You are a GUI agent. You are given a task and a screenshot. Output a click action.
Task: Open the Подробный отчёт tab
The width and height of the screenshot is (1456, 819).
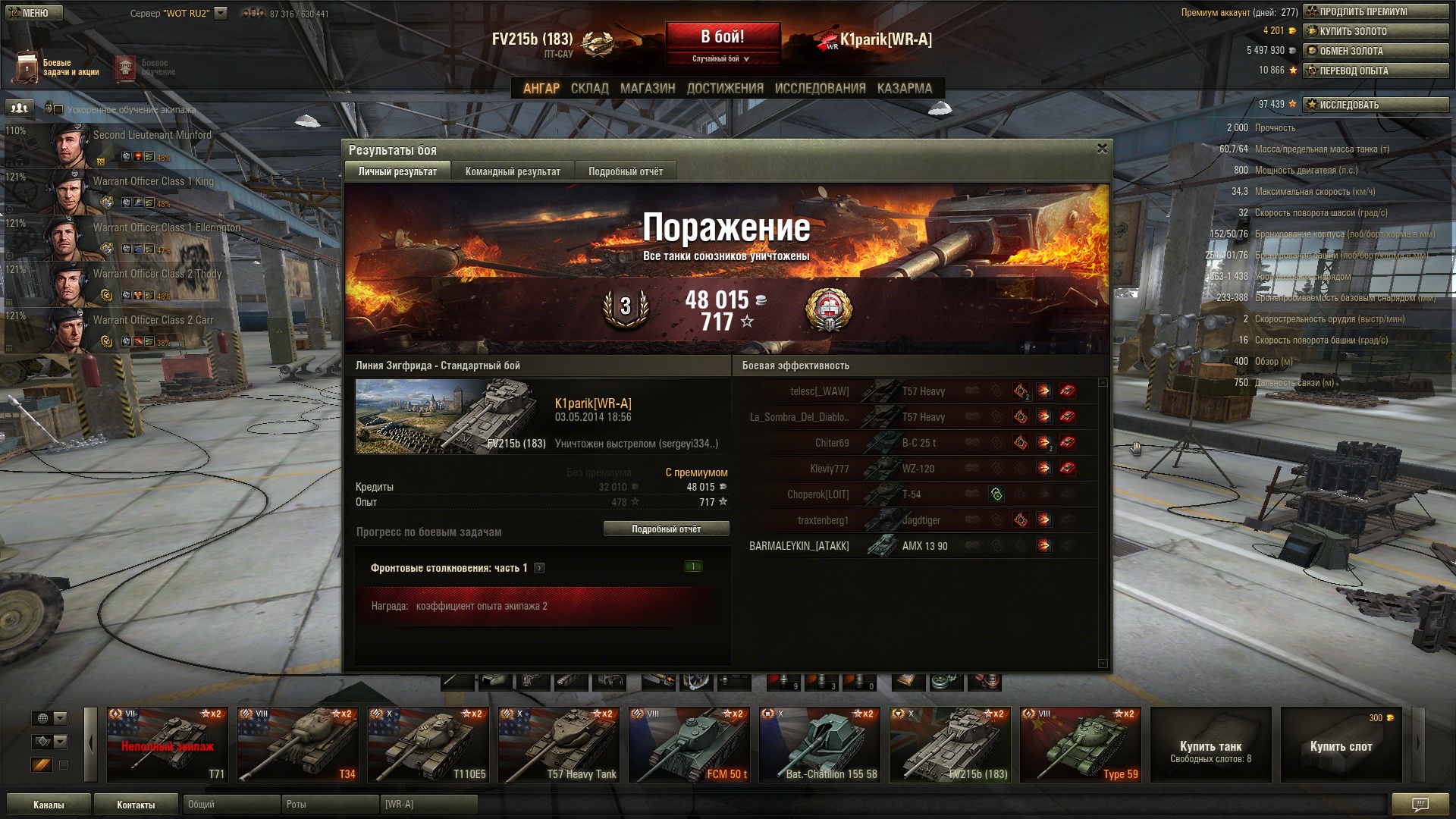point(626,172)
